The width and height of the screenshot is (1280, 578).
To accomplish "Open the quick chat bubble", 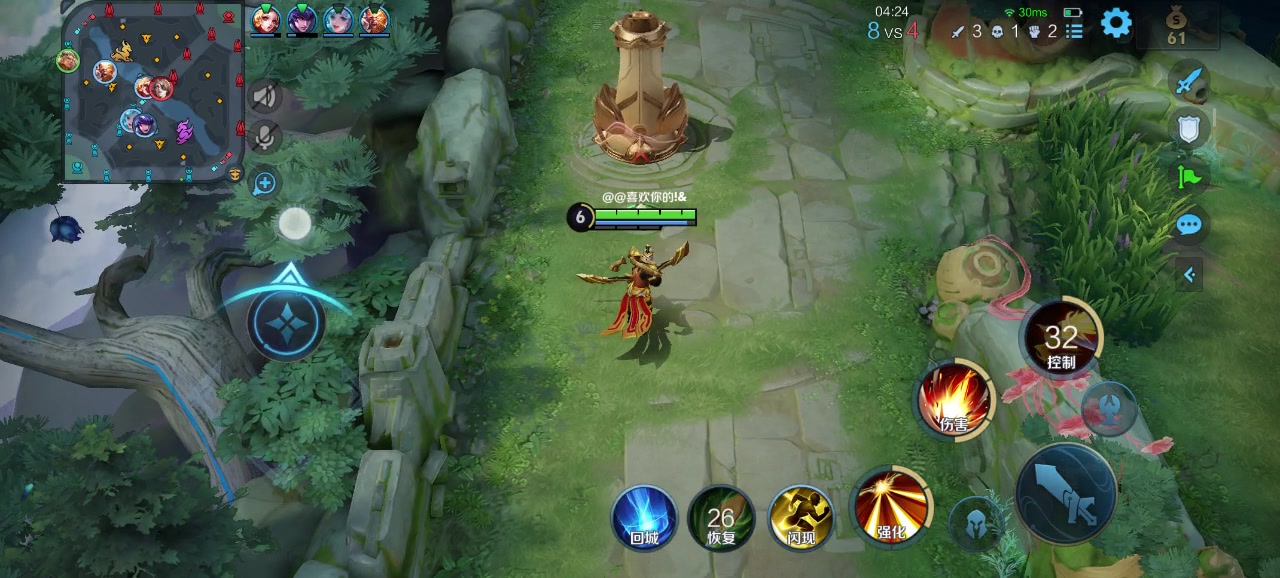I will pos(1188,225).
